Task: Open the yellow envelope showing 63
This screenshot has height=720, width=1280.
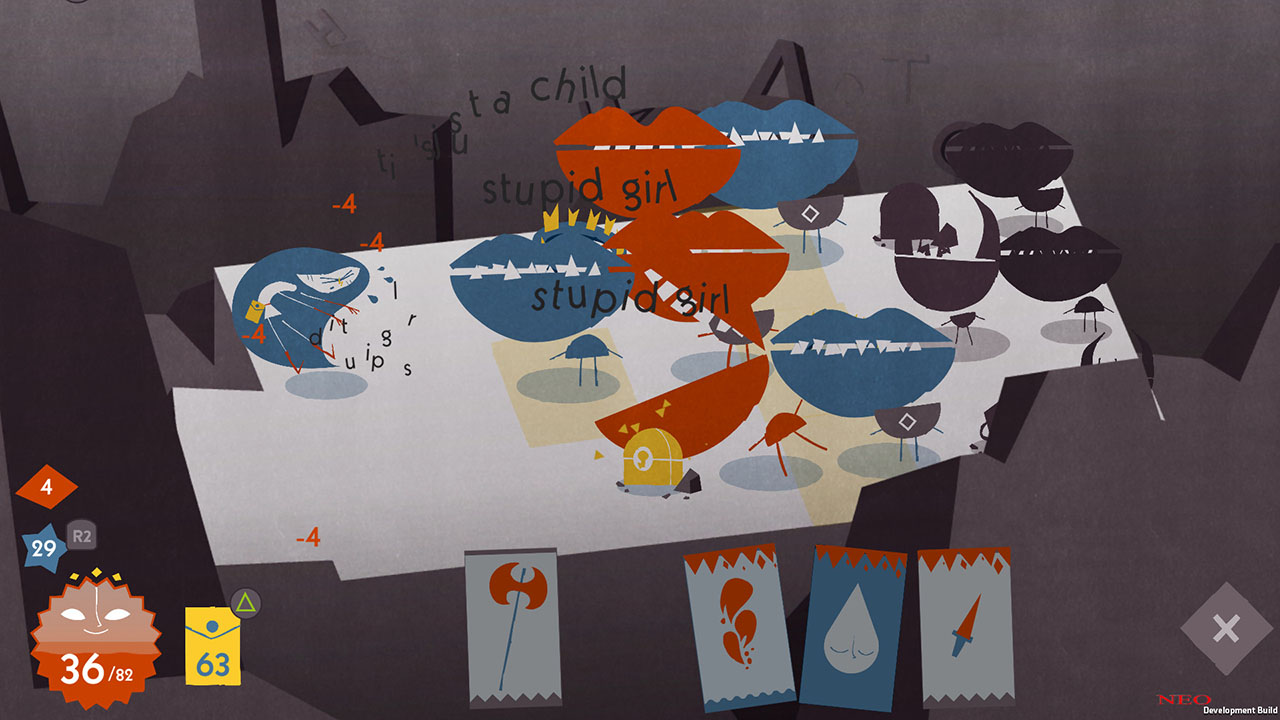Action: click(x=212, y=646)
